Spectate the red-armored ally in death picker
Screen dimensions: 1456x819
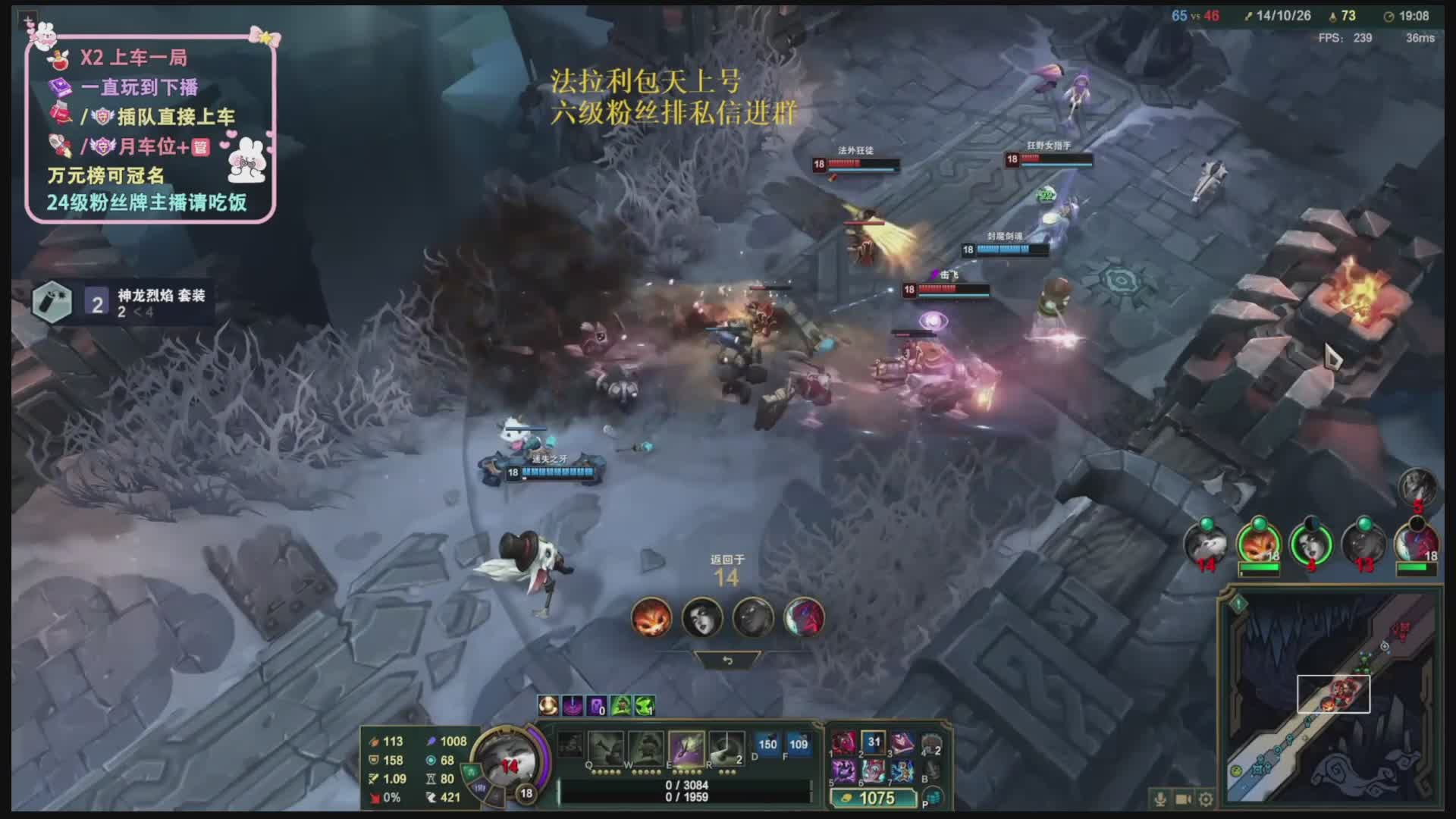[x=804, y=617]
